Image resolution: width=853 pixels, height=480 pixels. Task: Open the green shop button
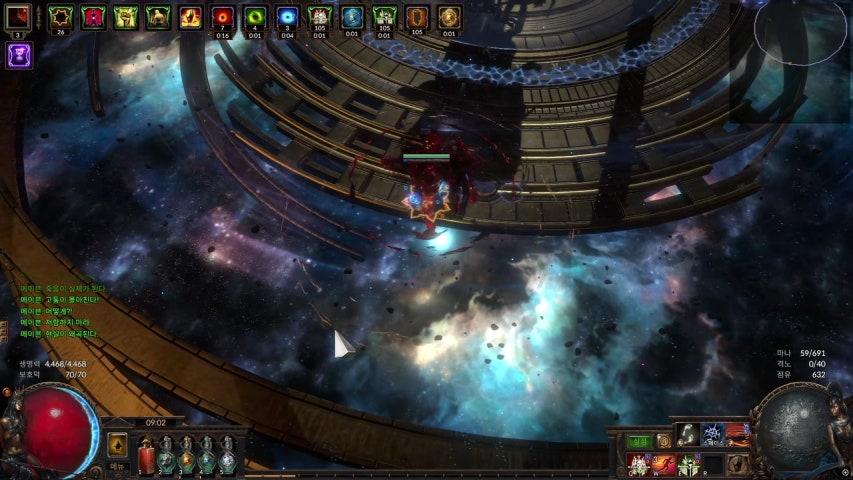[639, 441]
